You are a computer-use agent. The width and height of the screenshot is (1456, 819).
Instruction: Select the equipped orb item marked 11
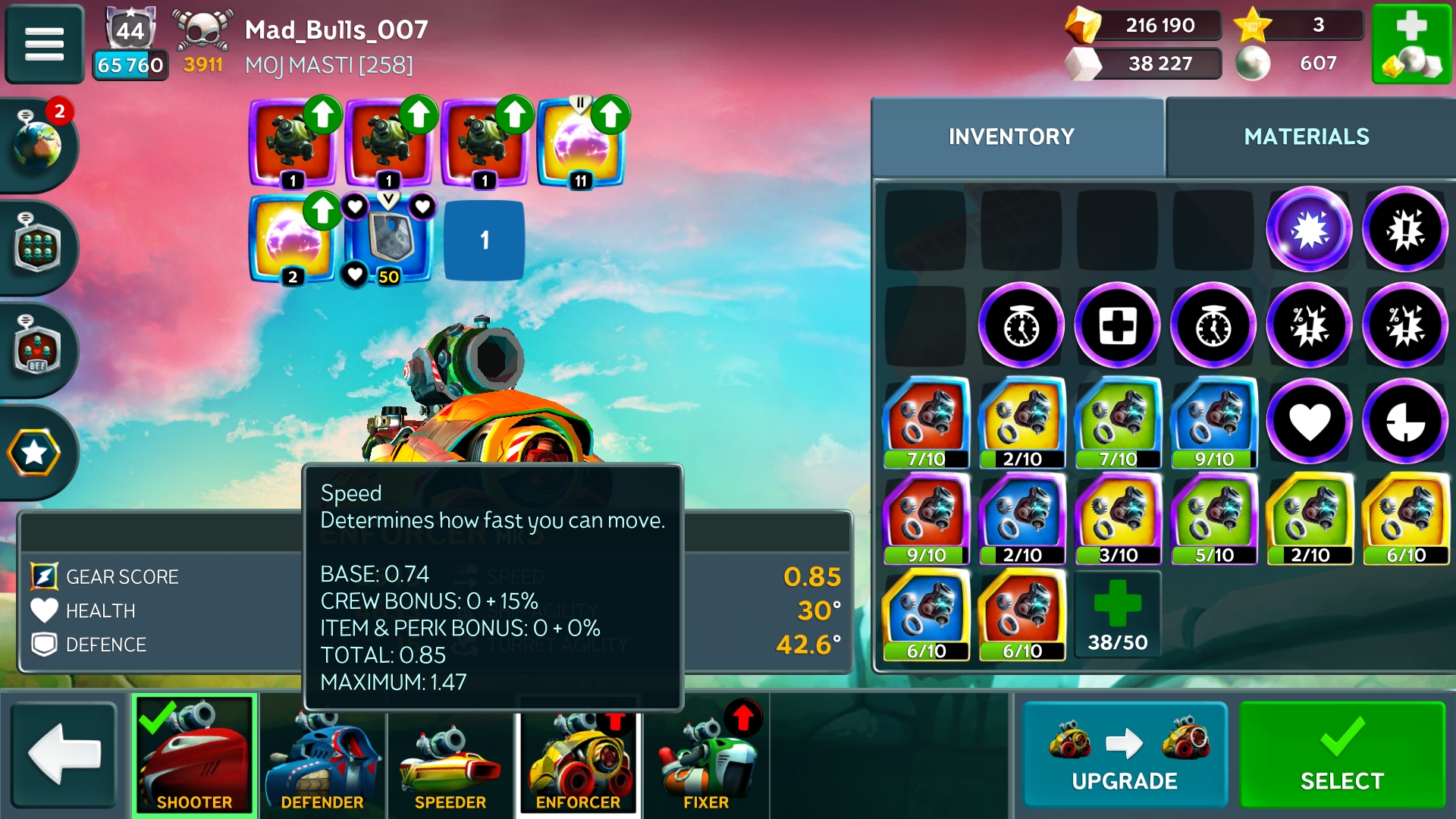pos(580,143)
